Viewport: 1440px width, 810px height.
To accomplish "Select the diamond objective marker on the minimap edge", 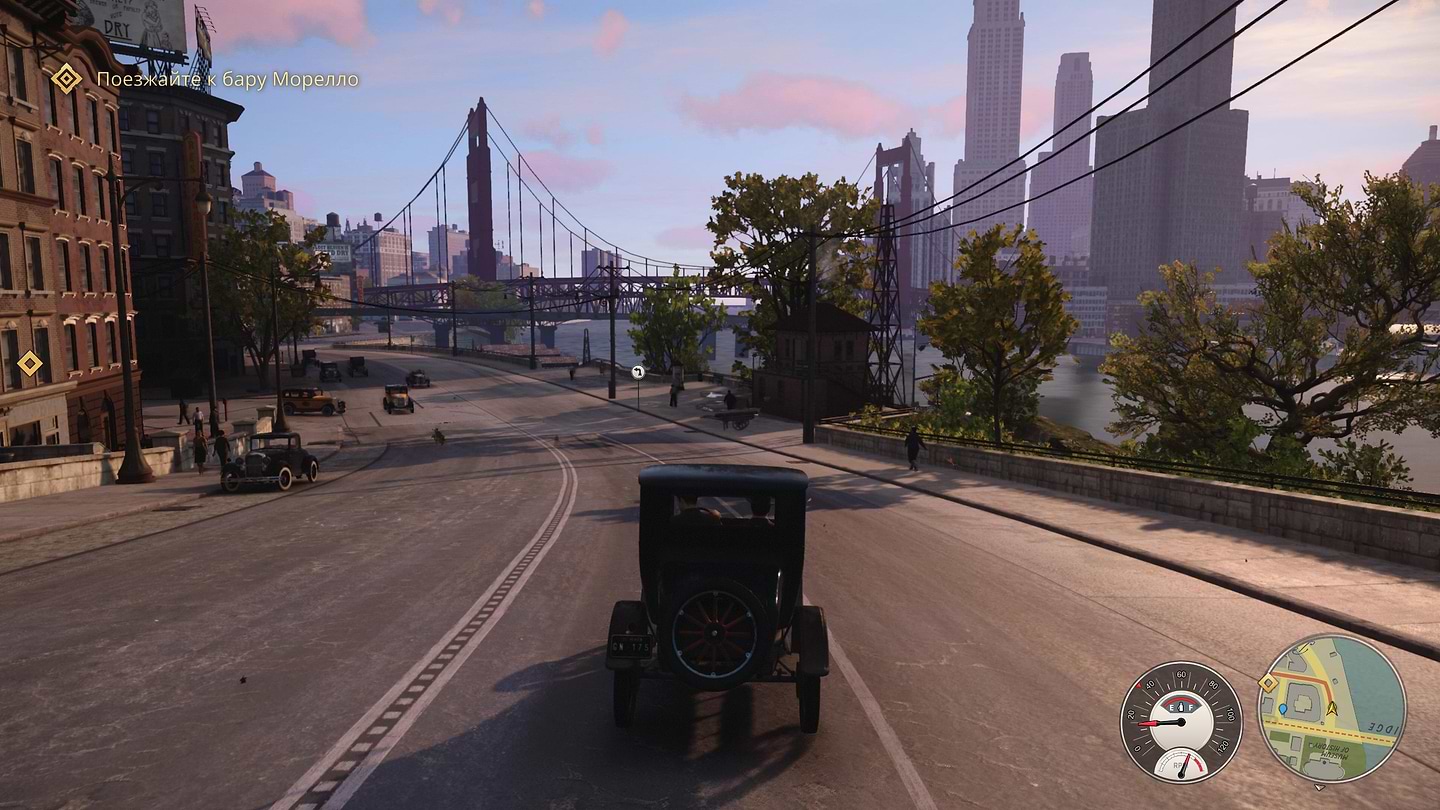I will 1268,683.
